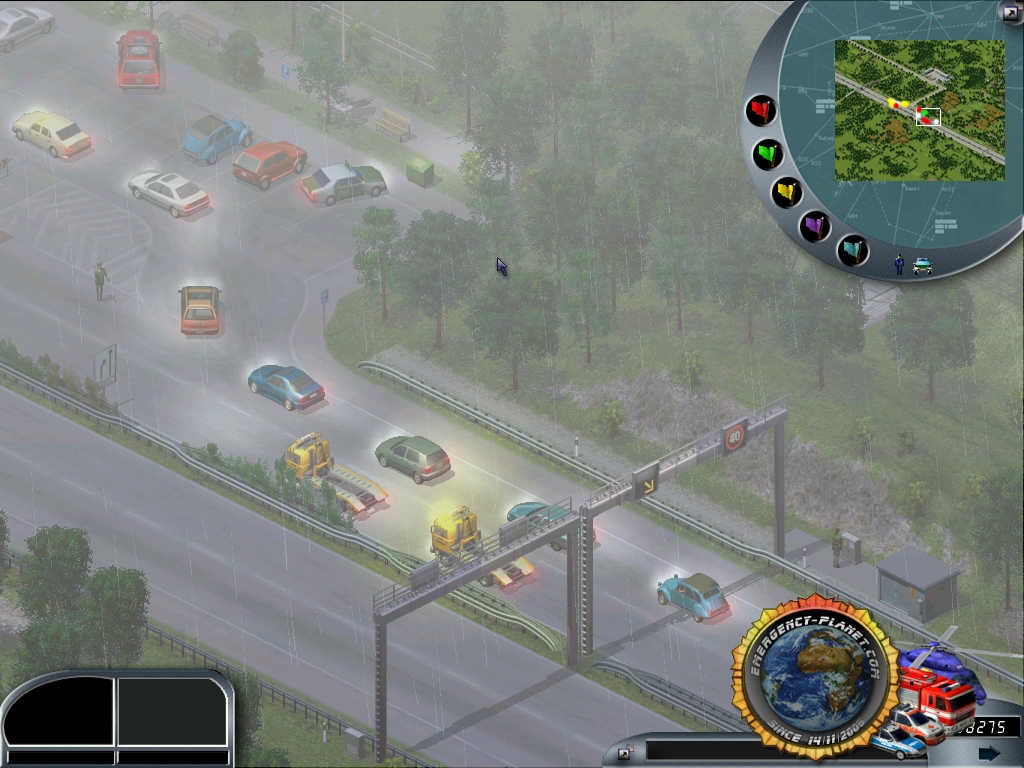This screenshot has height=768, width=1024.
Task: Click the minimap terrain view
Action: tap(919, 110)
